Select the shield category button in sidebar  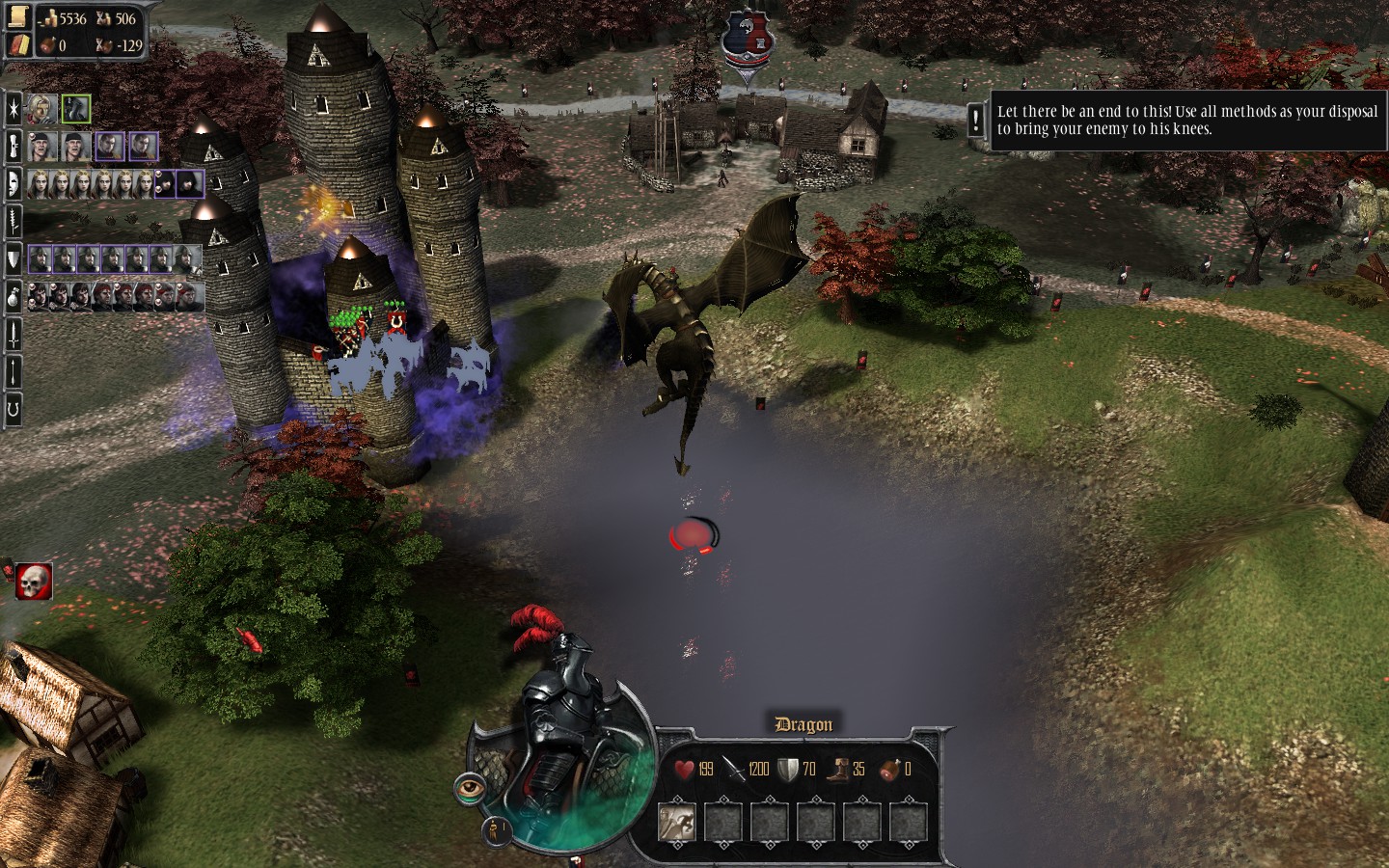14,258
